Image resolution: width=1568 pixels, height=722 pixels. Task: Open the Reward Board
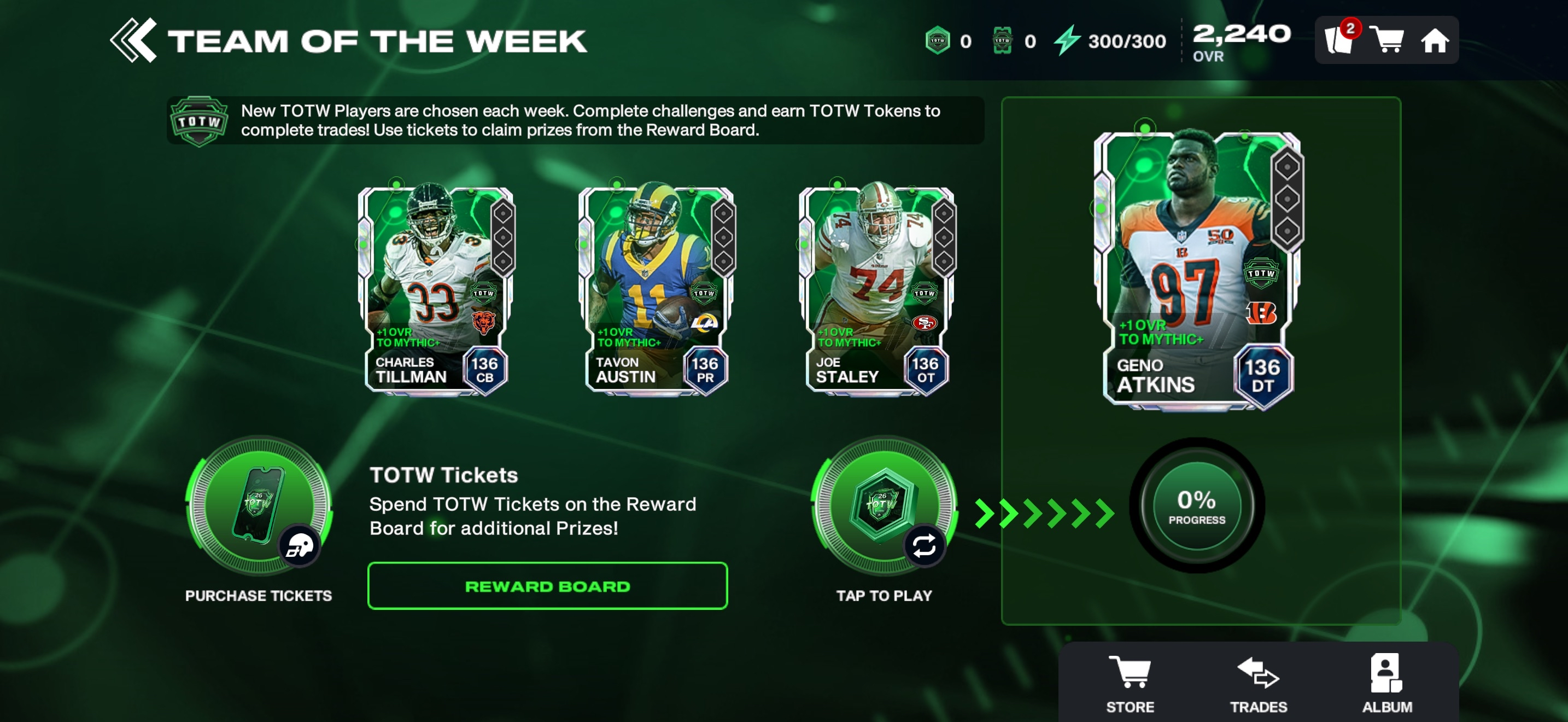[x=547, y=586]
